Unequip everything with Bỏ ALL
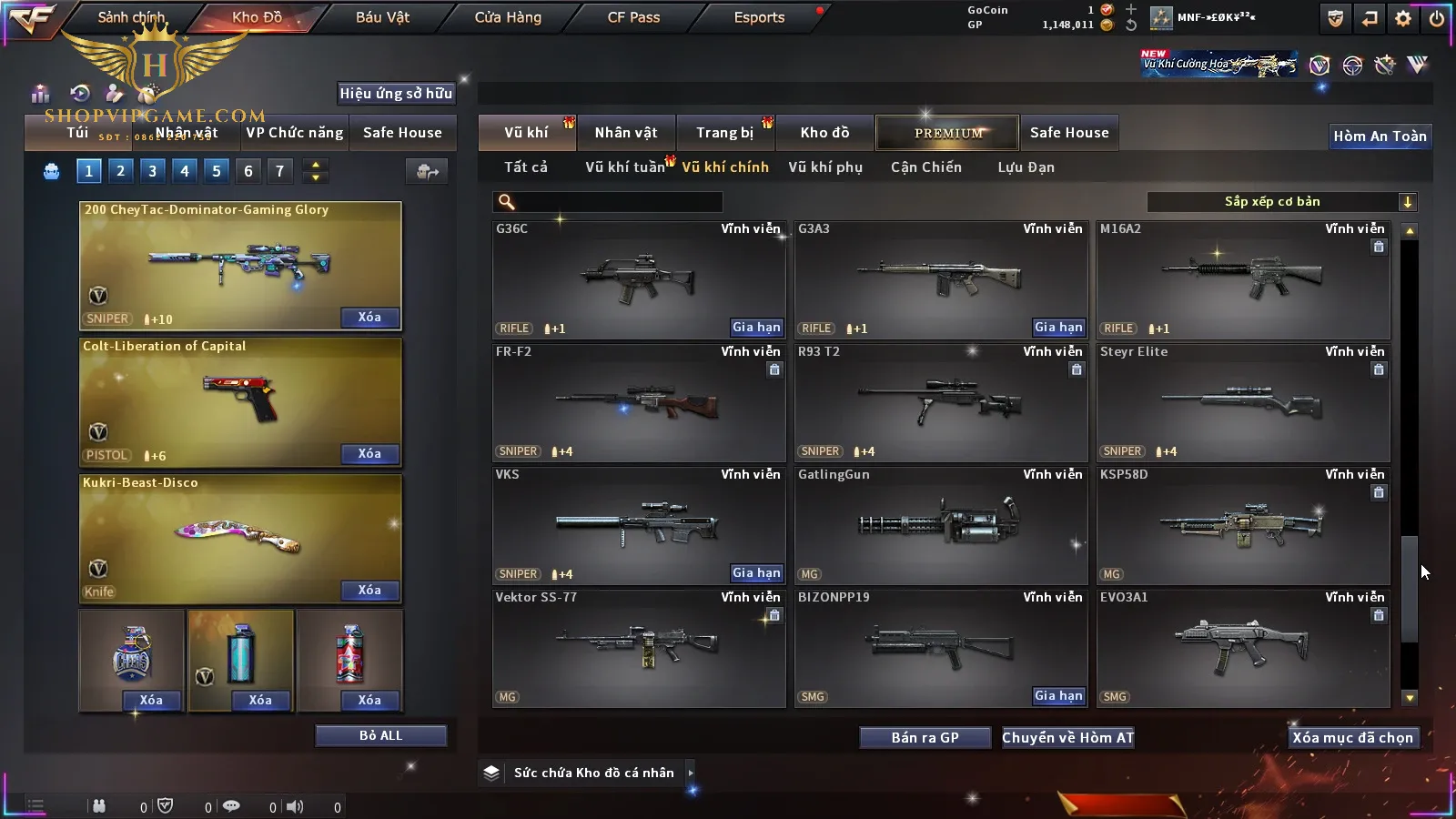Viewport: 1456px width, 819px height. [380, 736]
